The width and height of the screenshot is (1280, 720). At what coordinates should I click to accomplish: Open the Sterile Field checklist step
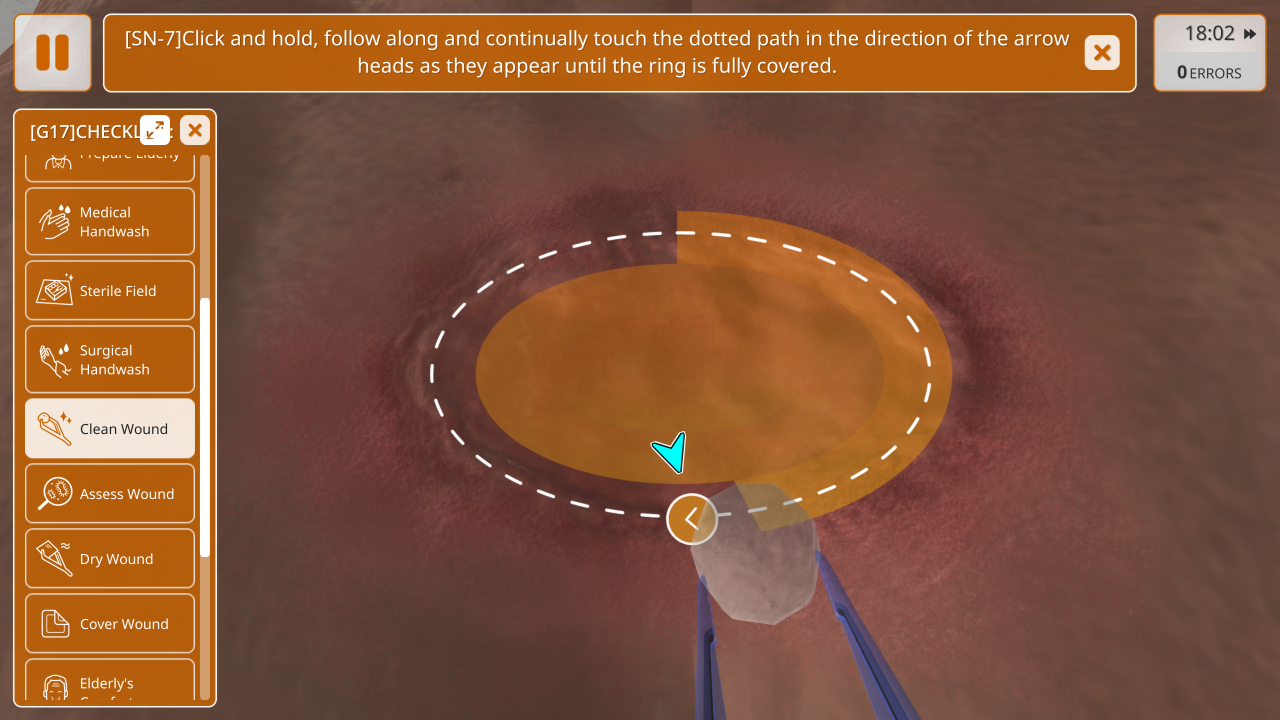pyautogui.click(x=110, y=291)
